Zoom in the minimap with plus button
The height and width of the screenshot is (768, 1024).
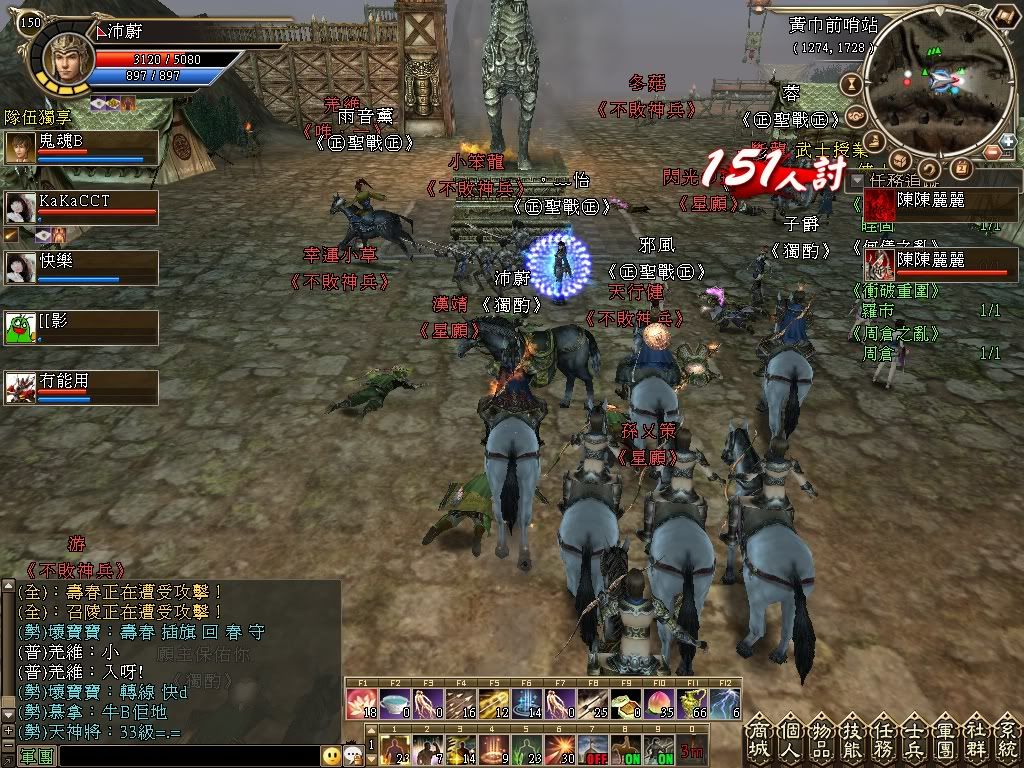pos(1007,141)
